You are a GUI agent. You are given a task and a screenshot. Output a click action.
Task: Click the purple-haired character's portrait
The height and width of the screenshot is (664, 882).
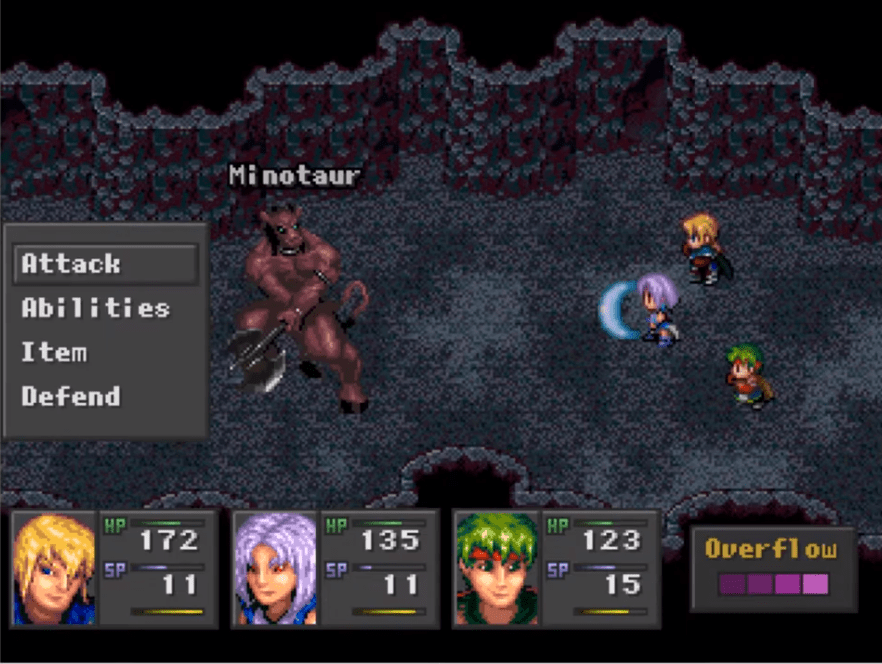pyautogui.click(x=275, y=568)
